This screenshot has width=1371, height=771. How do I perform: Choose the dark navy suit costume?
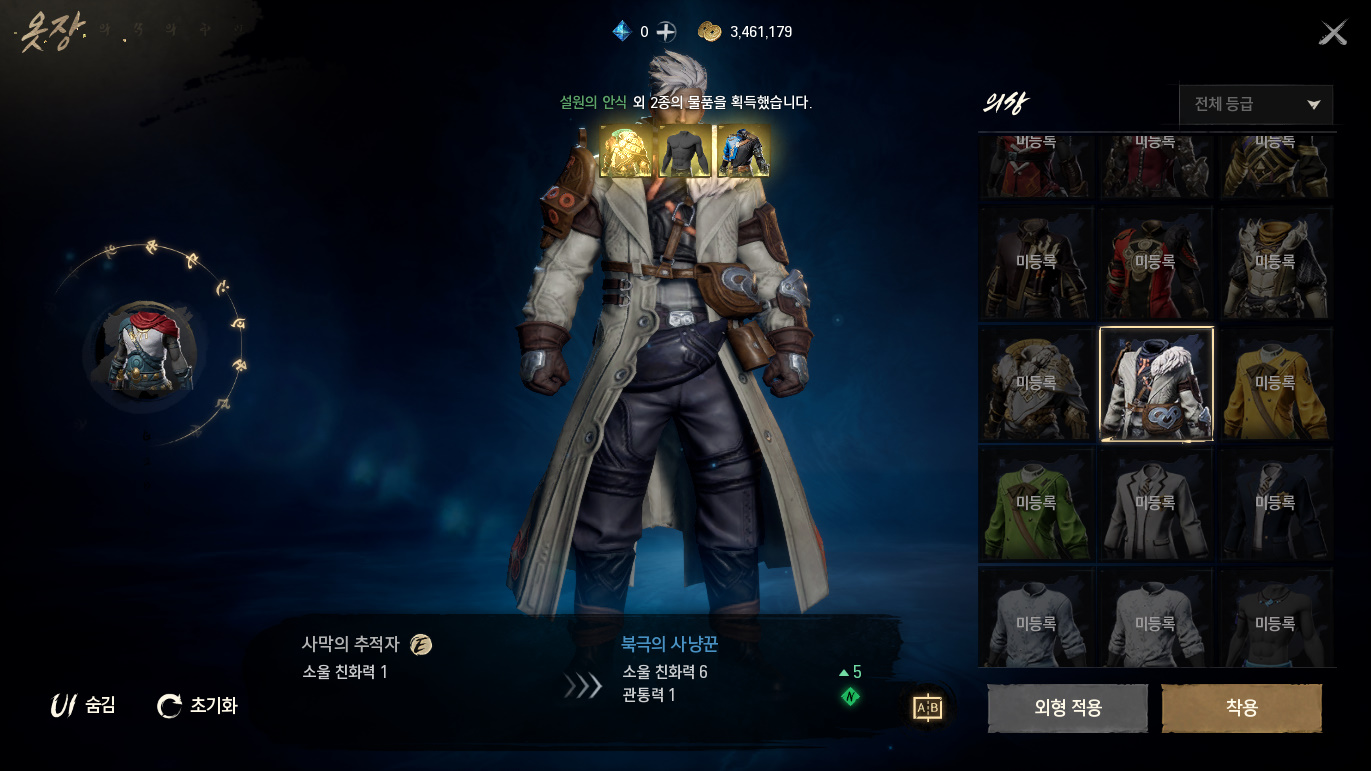click(x=1275, y=504)
